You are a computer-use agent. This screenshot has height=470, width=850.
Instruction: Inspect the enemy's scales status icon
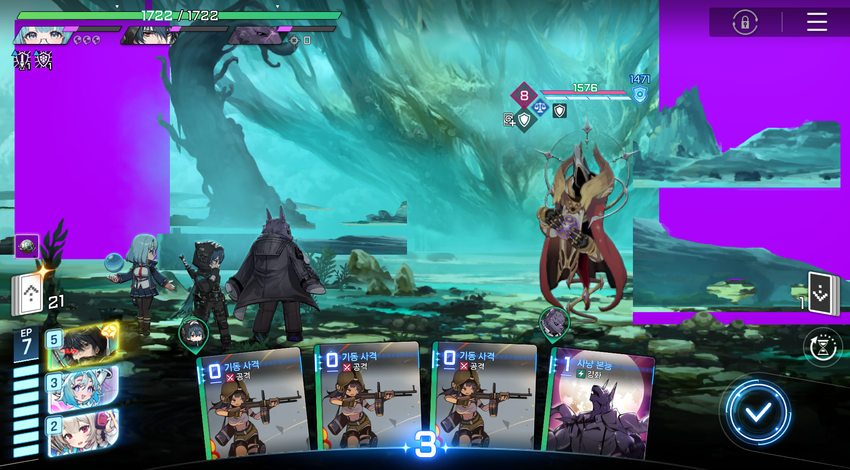[x=541, y=105]
